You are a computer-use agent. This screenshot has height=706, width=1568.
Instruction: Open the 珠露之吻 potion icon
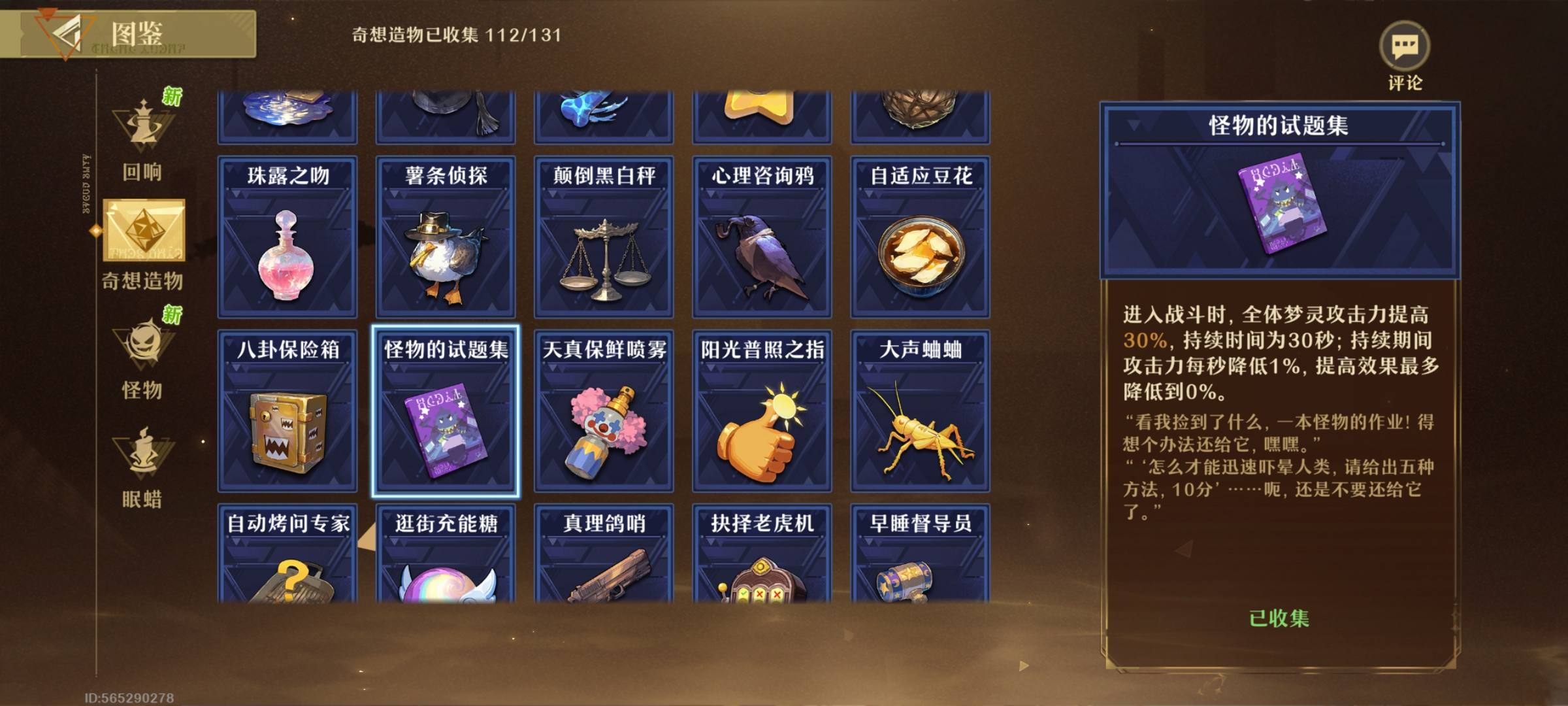(287, 255)
